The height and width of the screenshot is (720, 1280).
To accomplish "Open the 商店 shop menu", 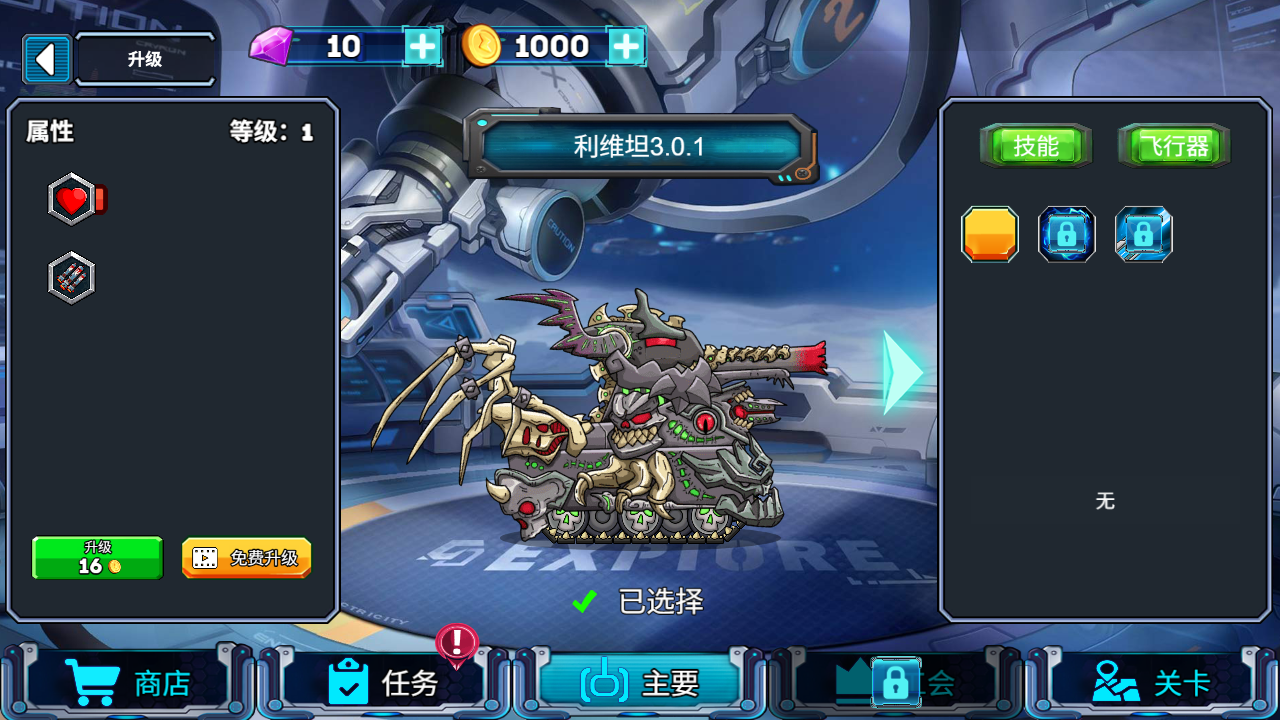I will pos(128,683).
